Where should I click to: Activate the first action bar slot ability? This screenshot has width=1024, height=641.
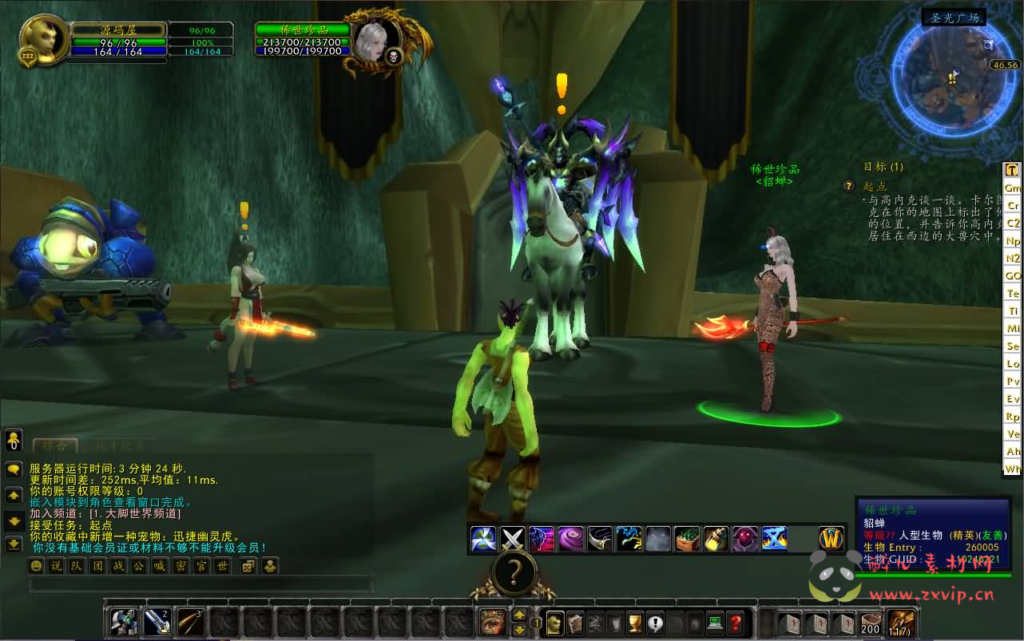click(x=123, y=622)
